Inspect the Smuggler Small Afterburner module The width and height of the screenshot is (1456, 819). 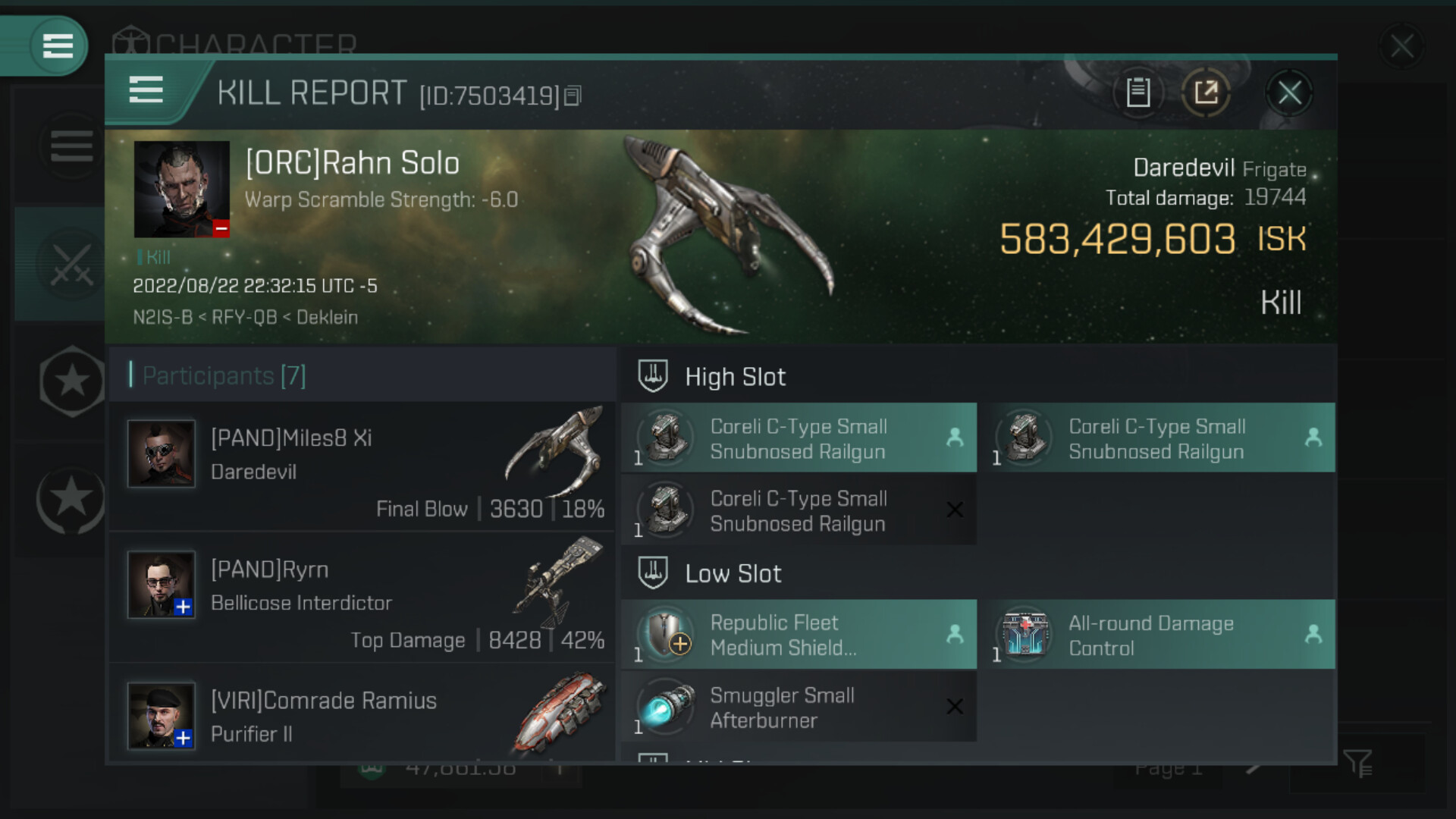pos(799,708)
